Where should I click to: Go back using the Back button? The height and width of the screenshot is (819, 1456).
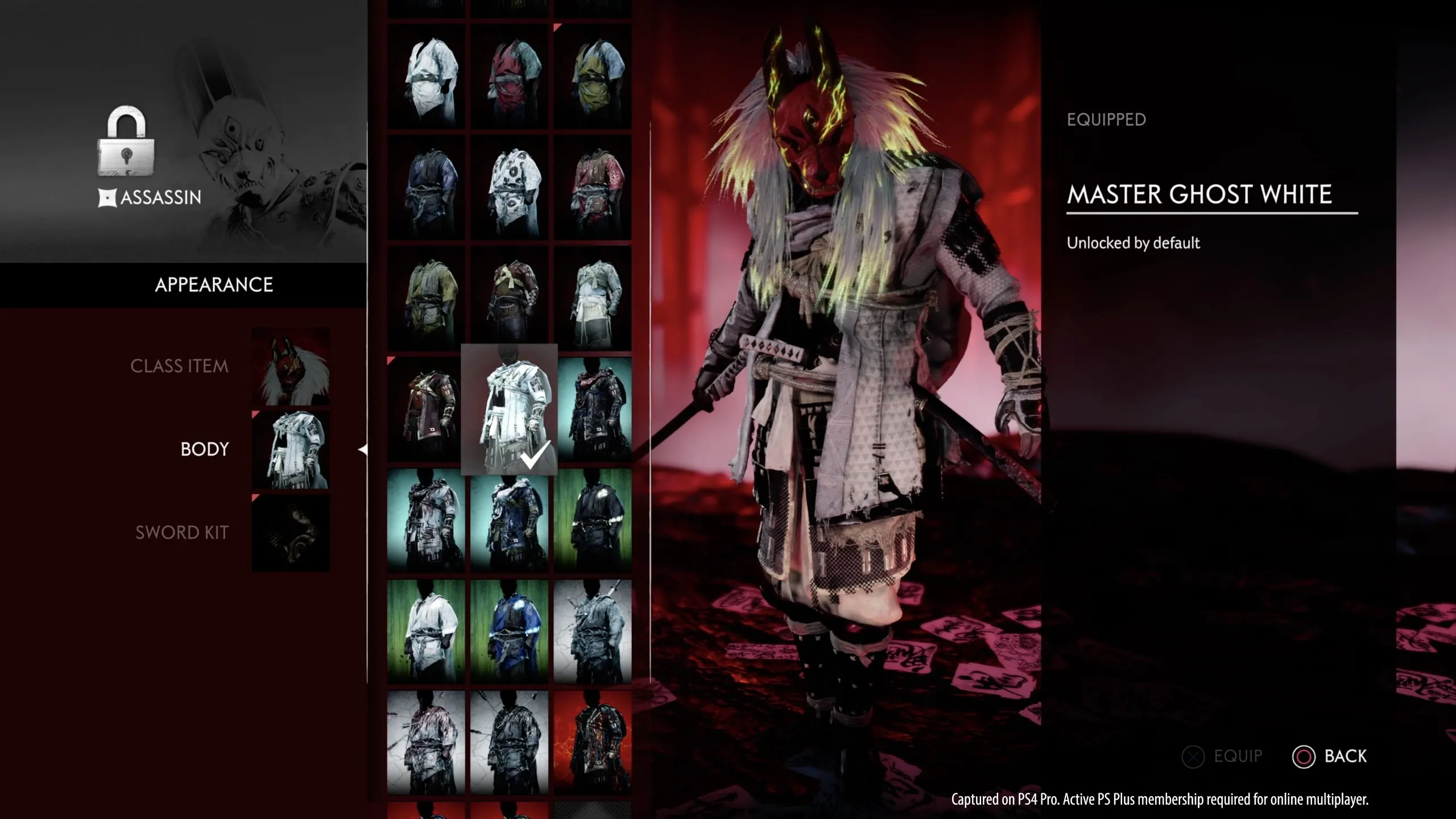tap(1330, 756)
